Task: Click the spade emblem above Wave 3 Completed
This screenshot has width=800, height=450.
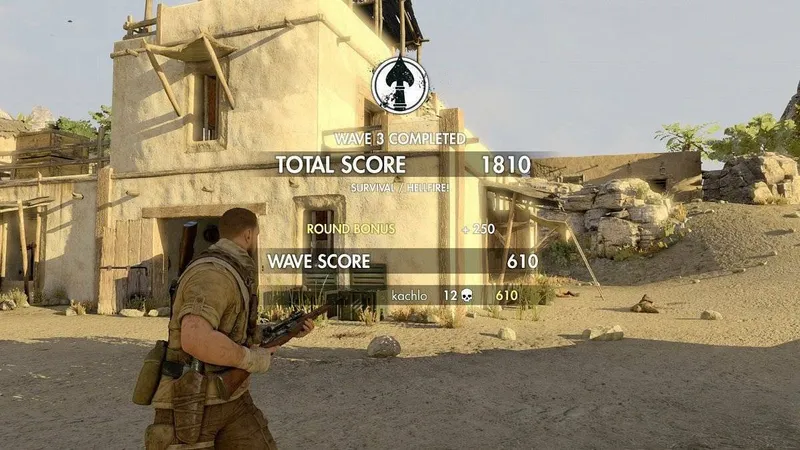Action: 400,86
